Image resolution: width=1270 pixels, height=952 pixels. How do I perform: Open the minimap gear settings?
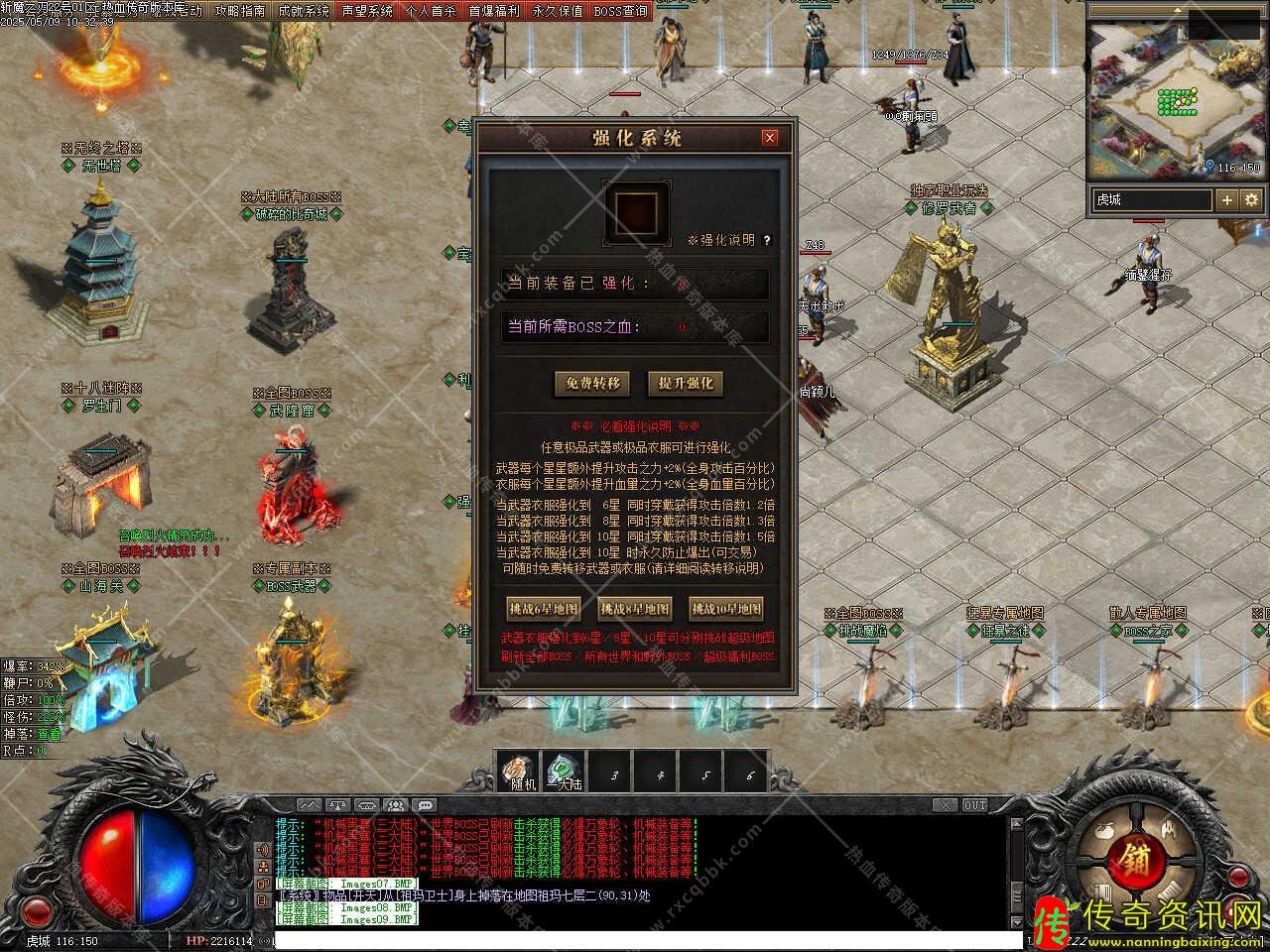[x=1252, y=199]
